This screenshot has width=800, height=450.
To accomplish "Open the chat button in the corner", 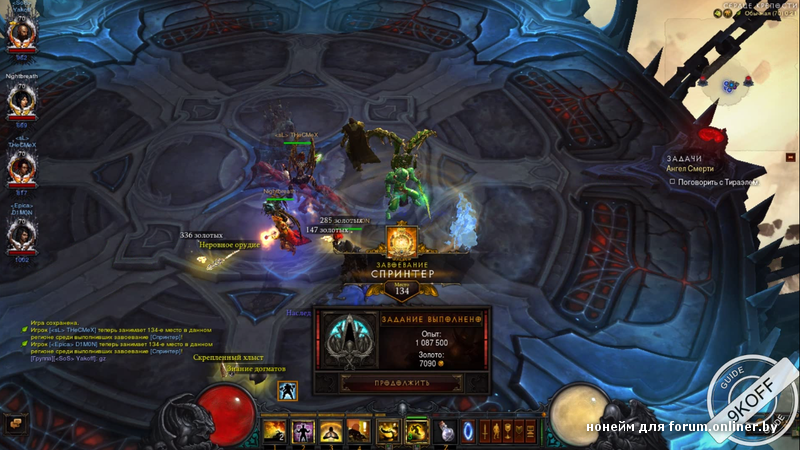I will click(x=12, y=424).
